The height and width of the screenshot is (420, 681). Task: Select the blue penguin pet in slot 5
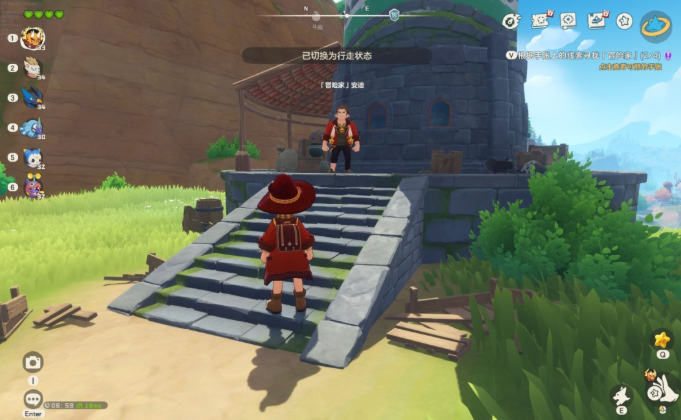click(x=33, y=157)
